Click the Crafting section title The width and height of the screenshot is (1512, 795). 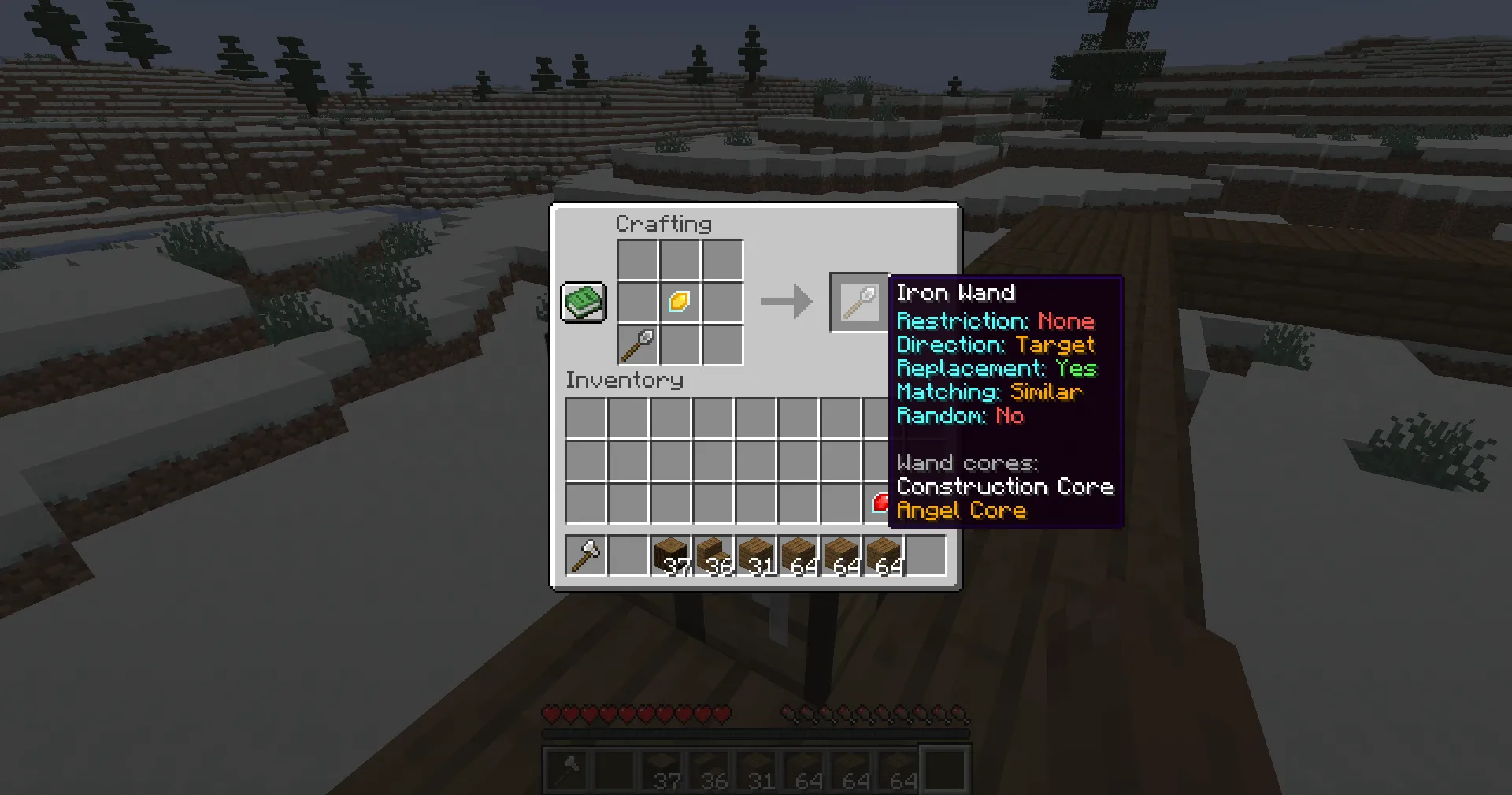click(x=664, y=224)
